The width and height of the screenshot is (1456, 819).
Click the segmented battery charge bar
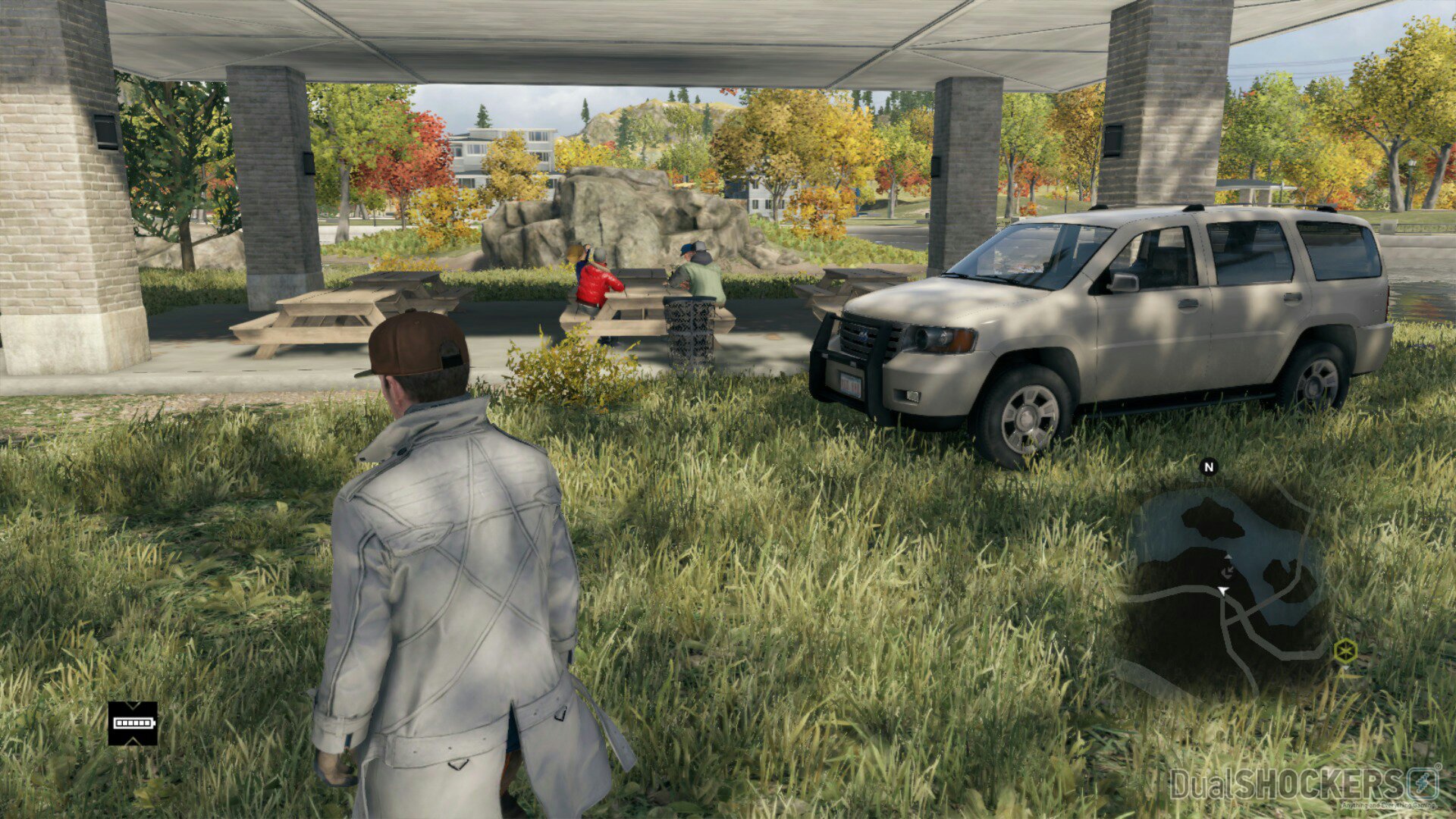pos(133,723)
